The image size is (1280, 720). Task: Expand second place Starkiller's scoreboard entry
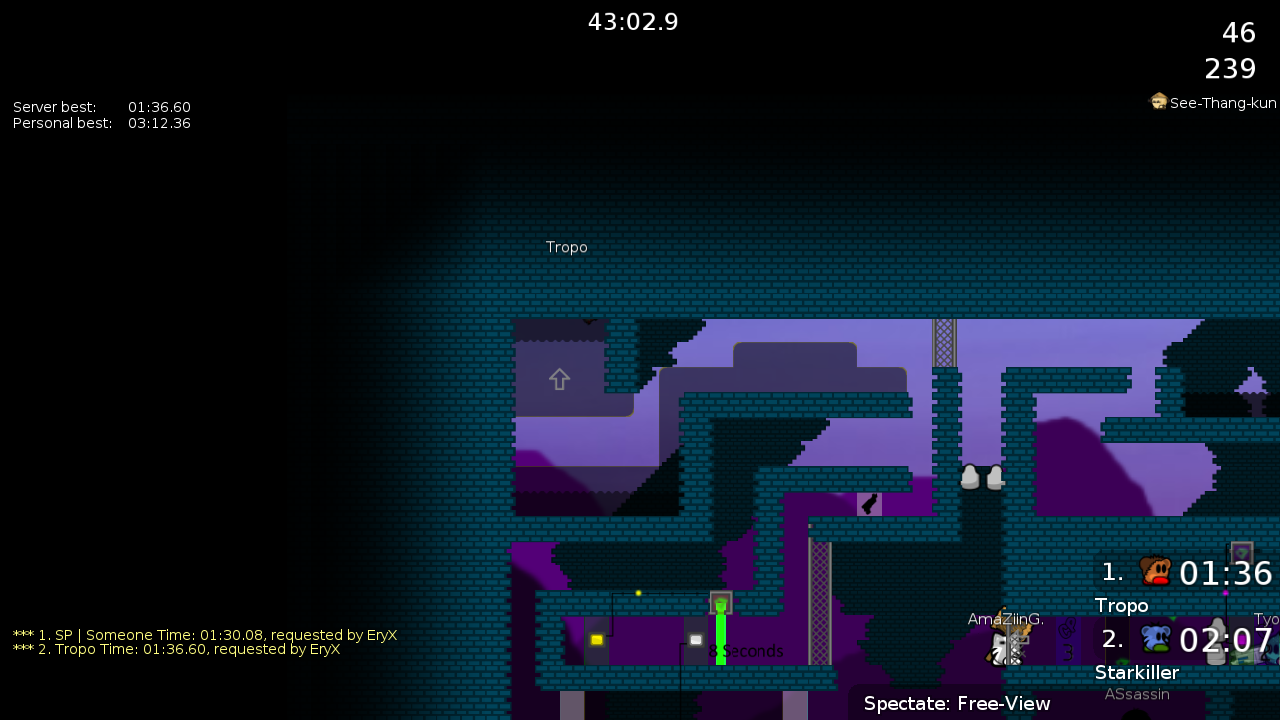[x=1137, y=672]
